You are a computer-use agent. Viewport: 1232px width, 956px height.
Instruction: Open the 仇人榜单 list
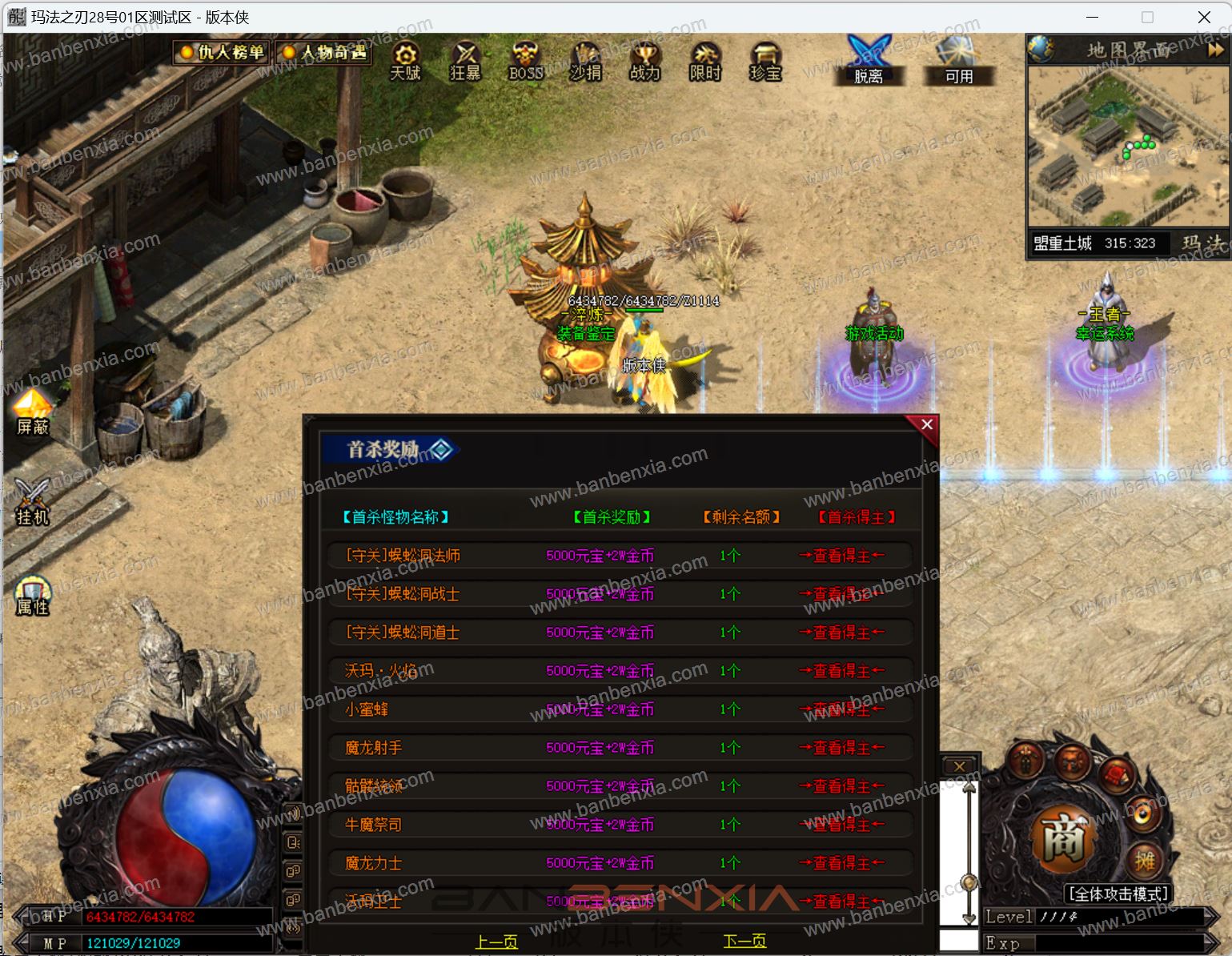pos(223,53)
